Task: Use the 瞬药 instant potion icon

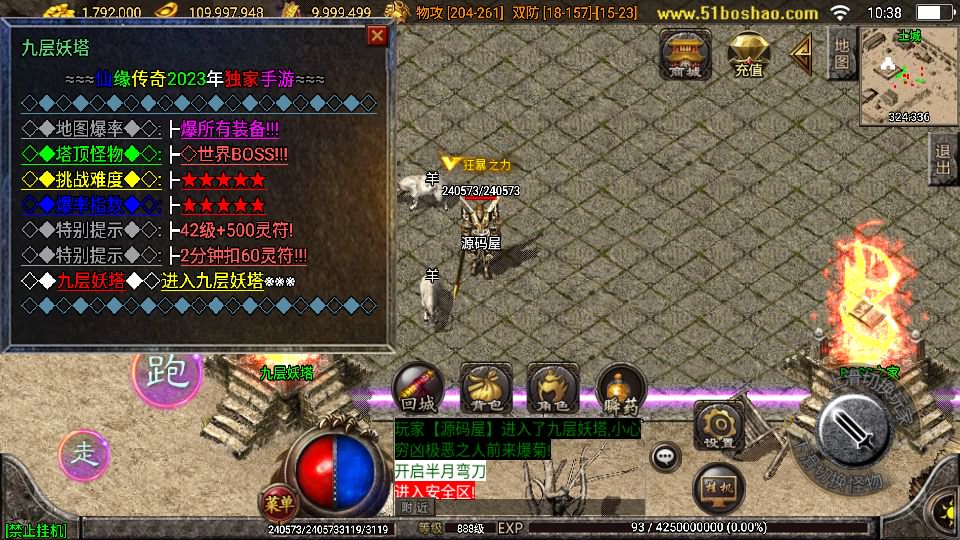Action: click(x=620, y=388)
